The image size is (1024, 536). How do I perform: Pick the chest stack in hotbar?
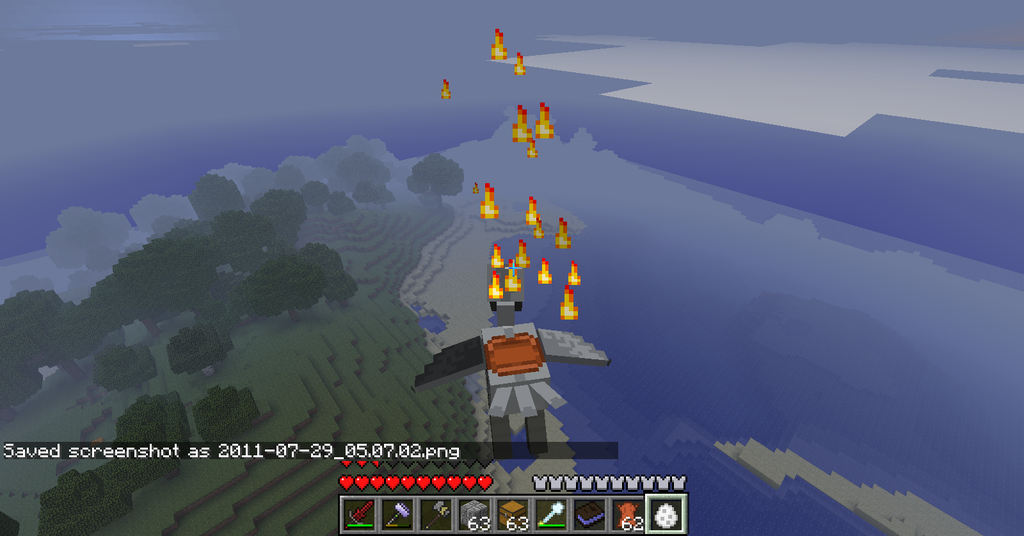[513, 514]
